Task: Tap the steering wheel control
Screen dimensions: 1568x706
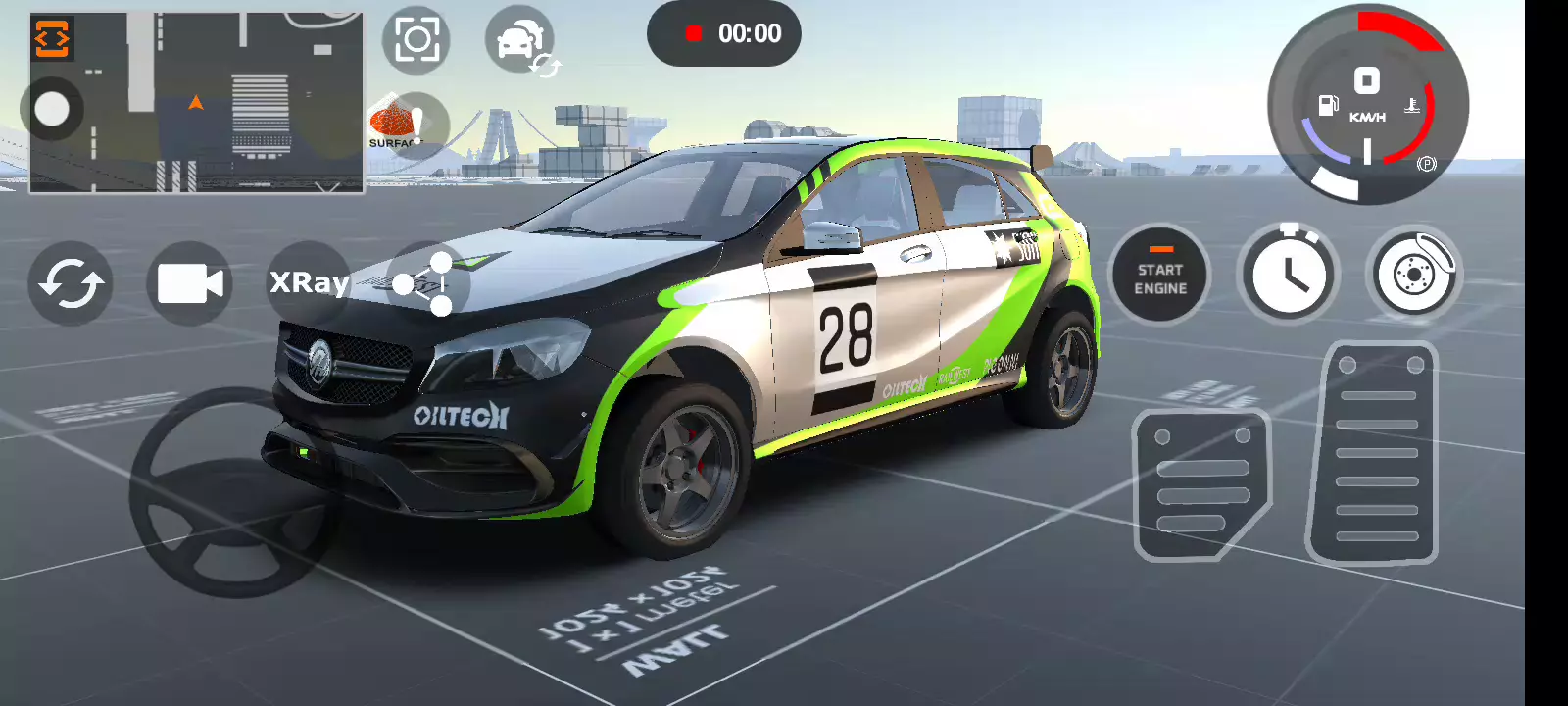Action: (x=233, y=492)
